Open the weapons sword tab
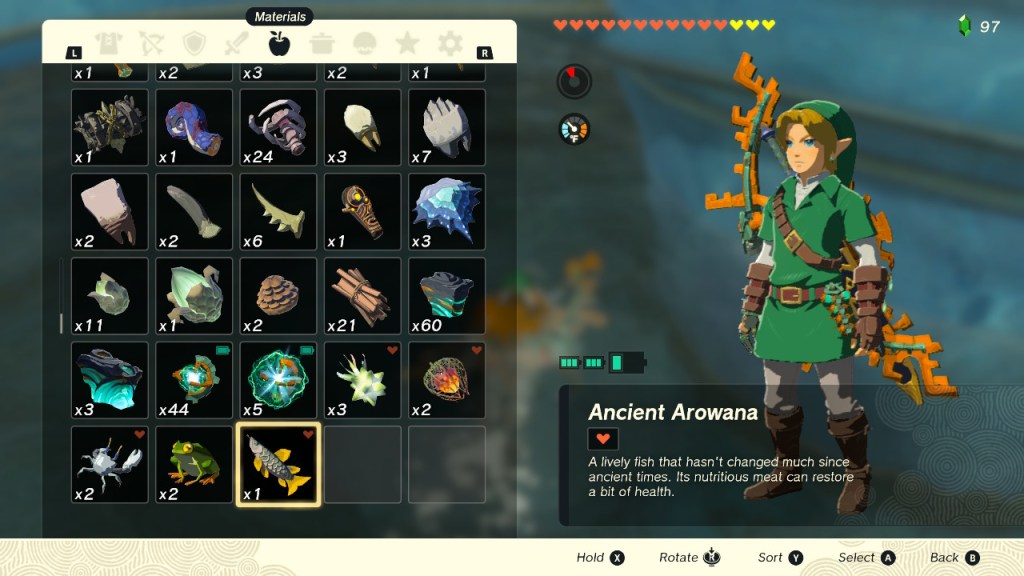 click(x=237, y=43)
